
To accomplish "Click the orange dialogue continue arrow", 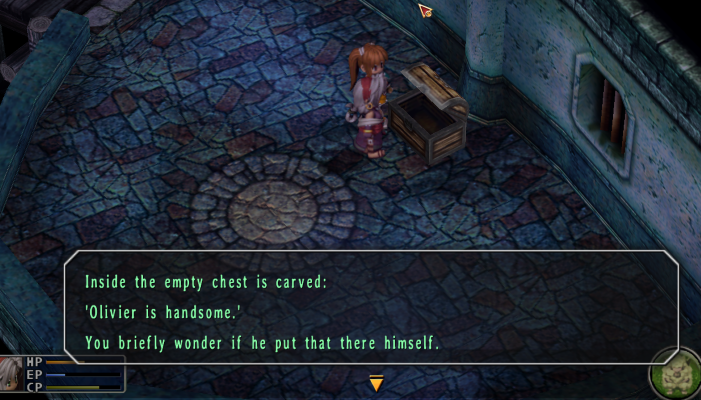I will click(376, 382).
